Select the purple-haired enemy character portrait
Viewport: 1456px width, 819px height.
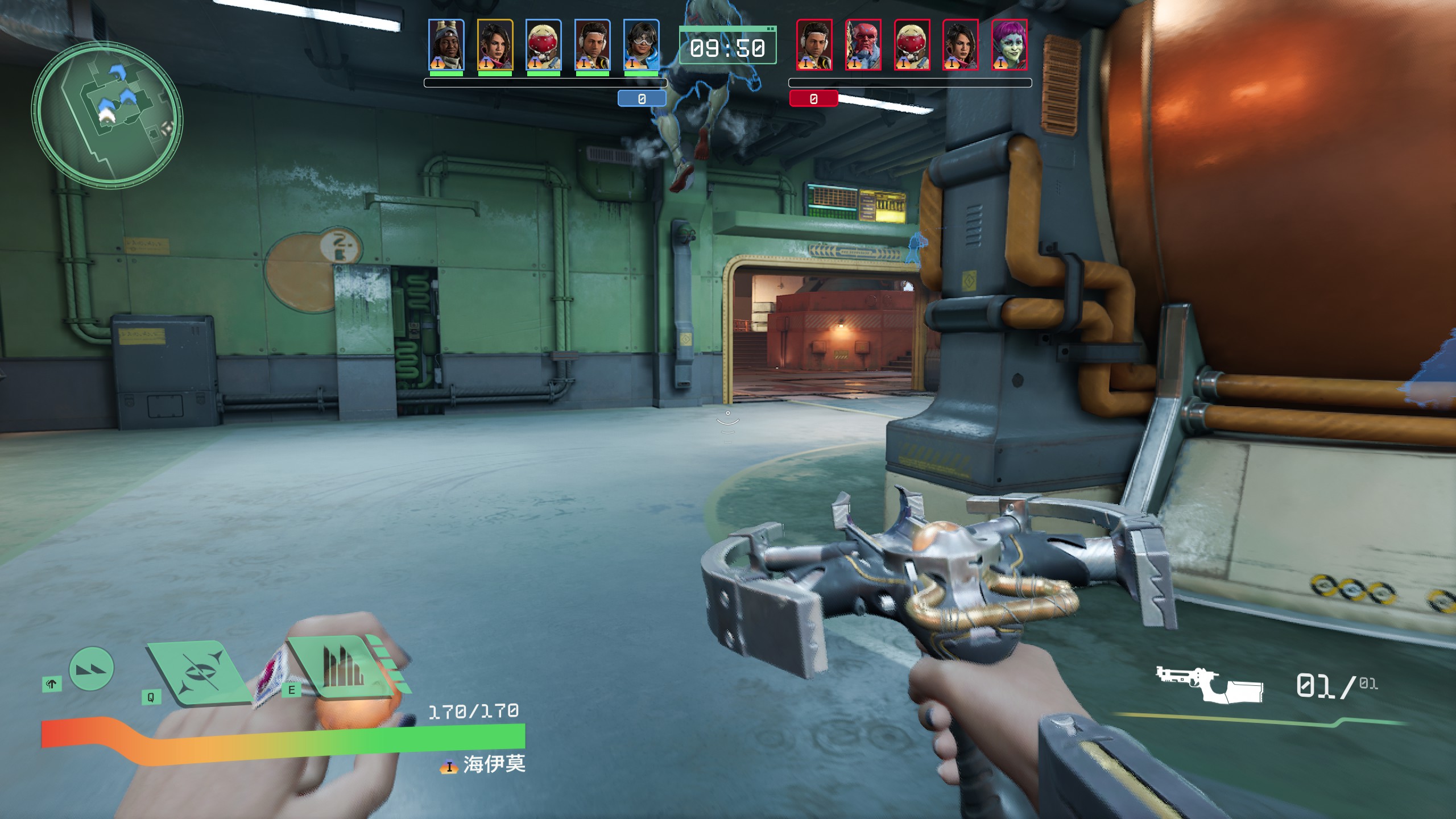[1009, 45]
